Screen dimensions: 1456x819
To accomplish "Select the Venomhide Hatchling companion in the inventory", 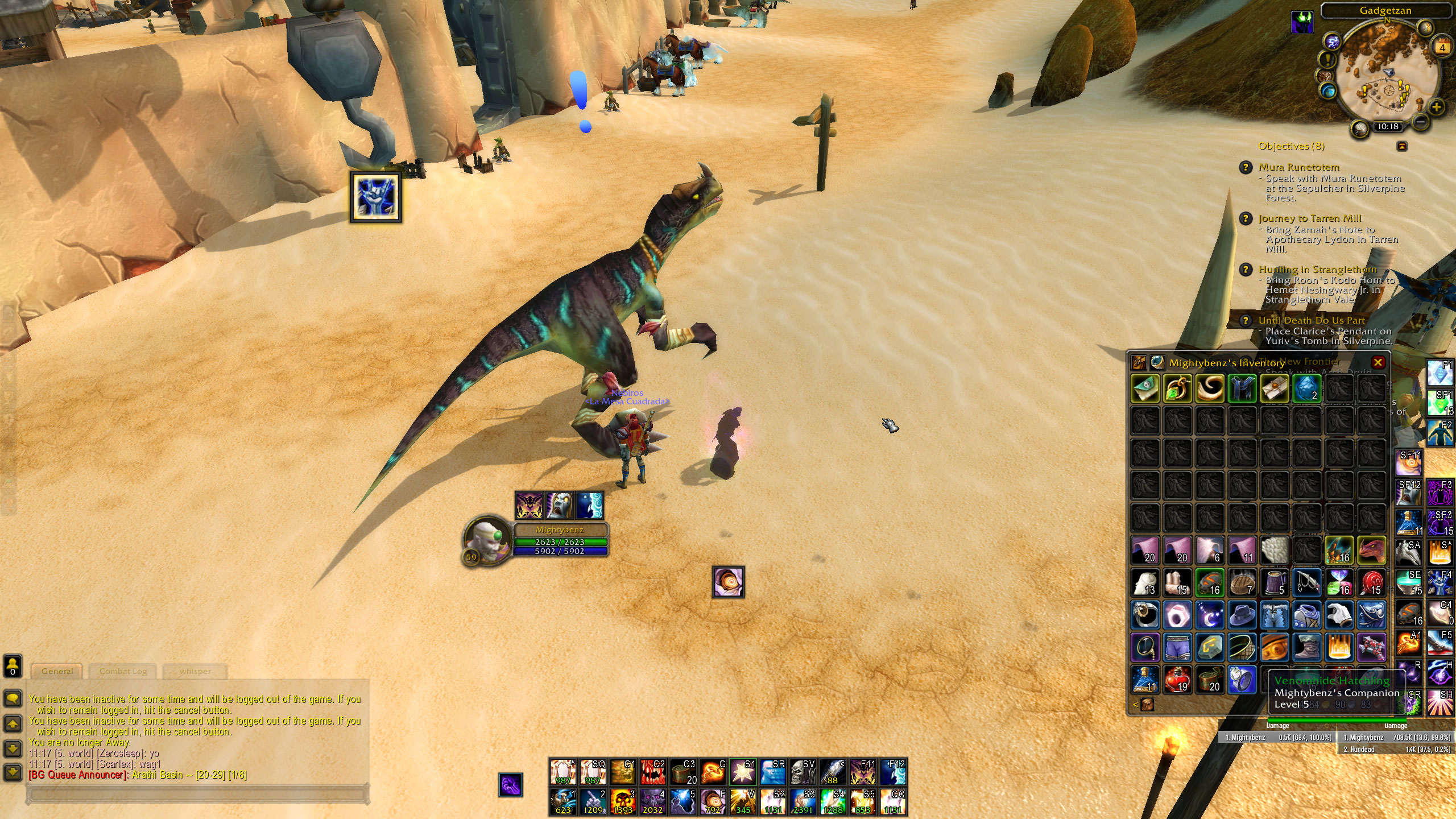I will point(1372,551).
